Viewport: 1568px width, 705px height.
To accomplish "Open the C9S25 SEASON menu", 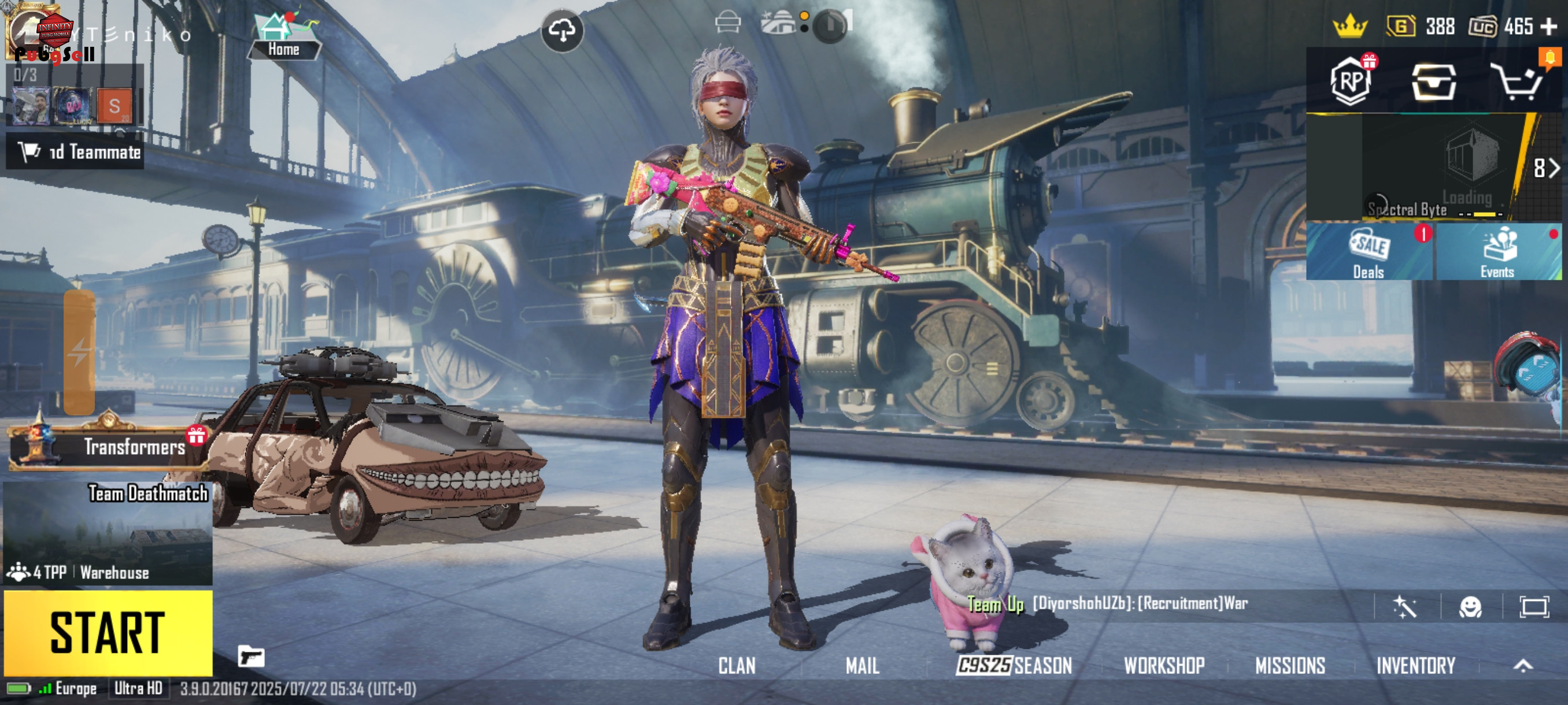I will click(x=1014, y=666).
